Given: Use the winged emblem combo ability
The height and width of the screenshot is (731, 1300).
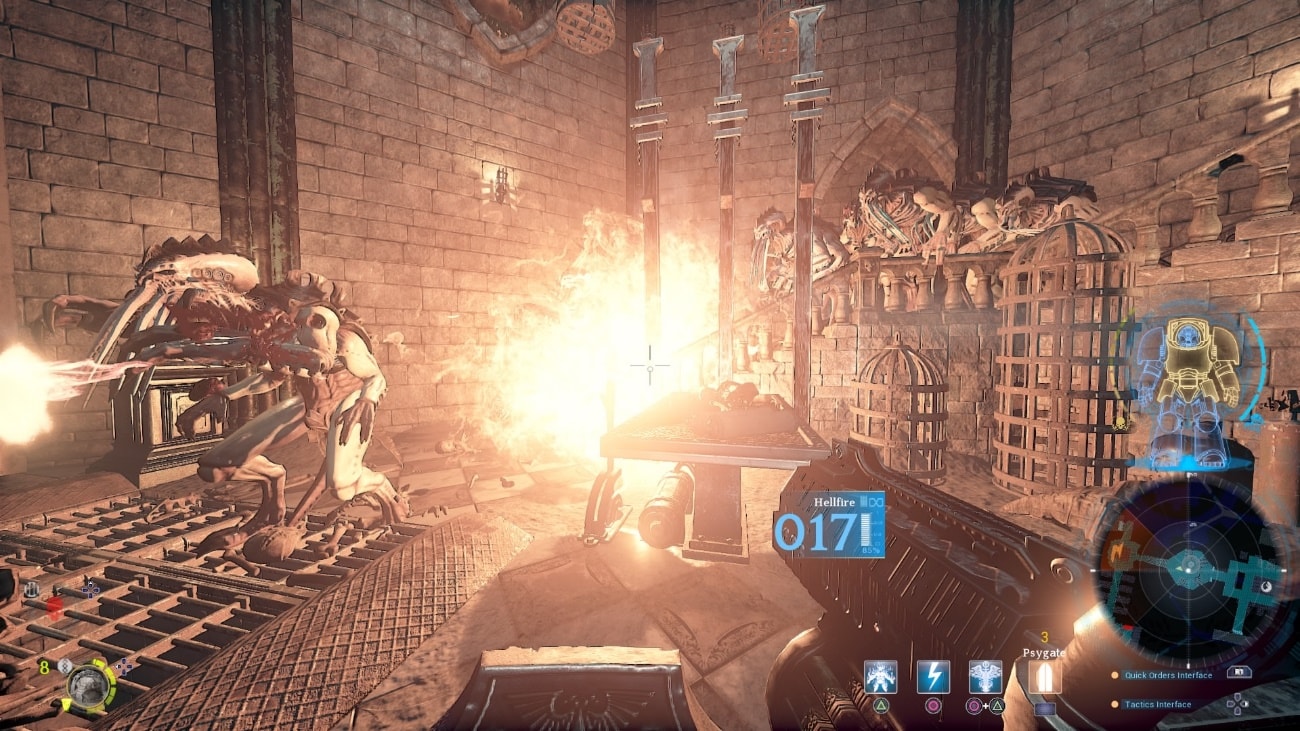Looking at the screenshot, I should click(x=985, y=677).
